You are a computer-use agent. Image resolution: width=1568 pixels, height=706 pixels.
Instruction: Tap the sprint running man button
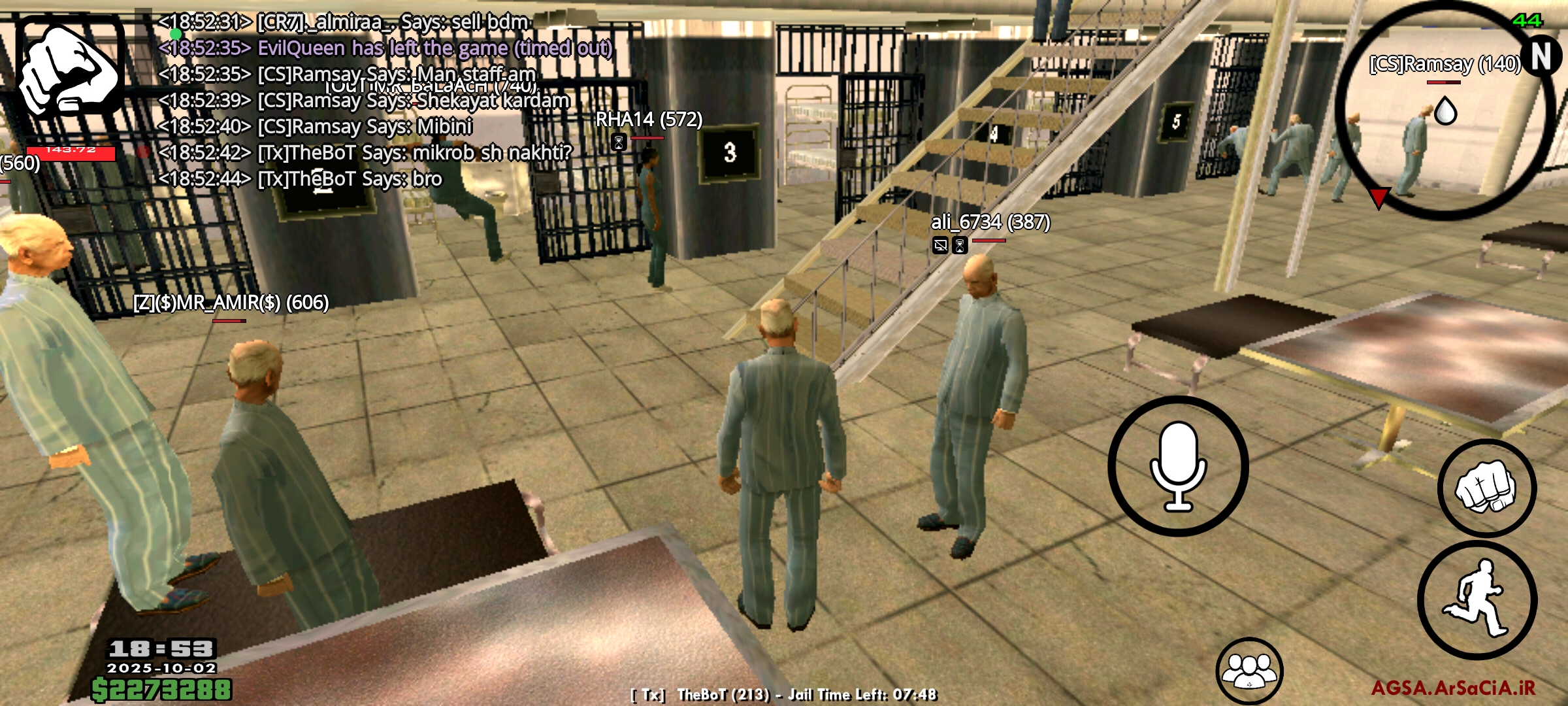[1477, 599]
